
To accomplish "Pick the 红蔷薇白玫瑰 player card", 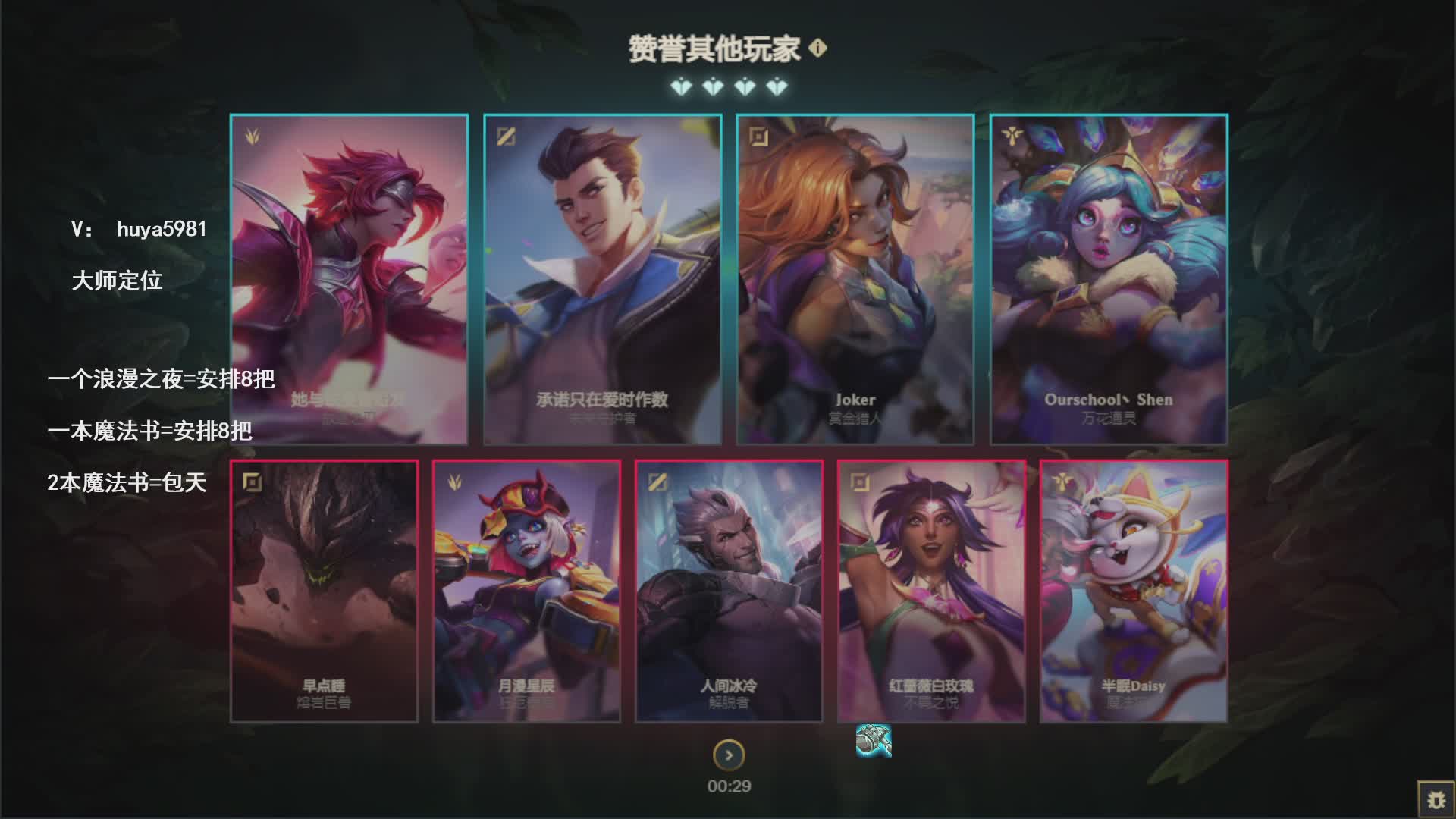I will pos(931,591).
